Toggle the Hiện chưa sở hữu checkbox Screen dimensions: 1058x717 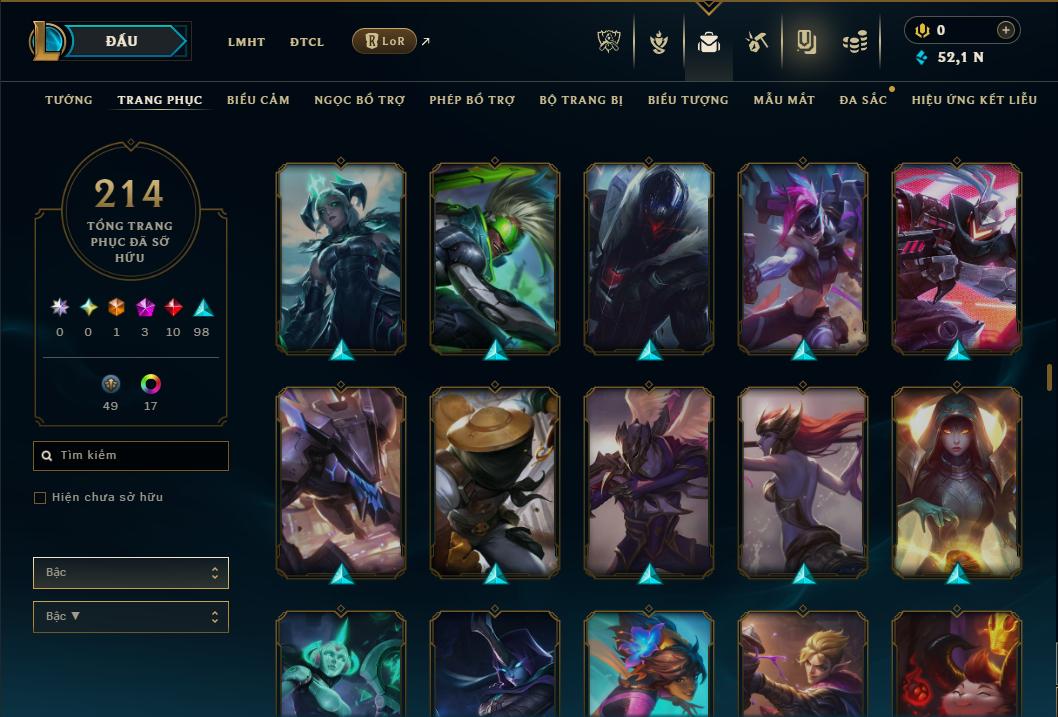click(40, 498)
